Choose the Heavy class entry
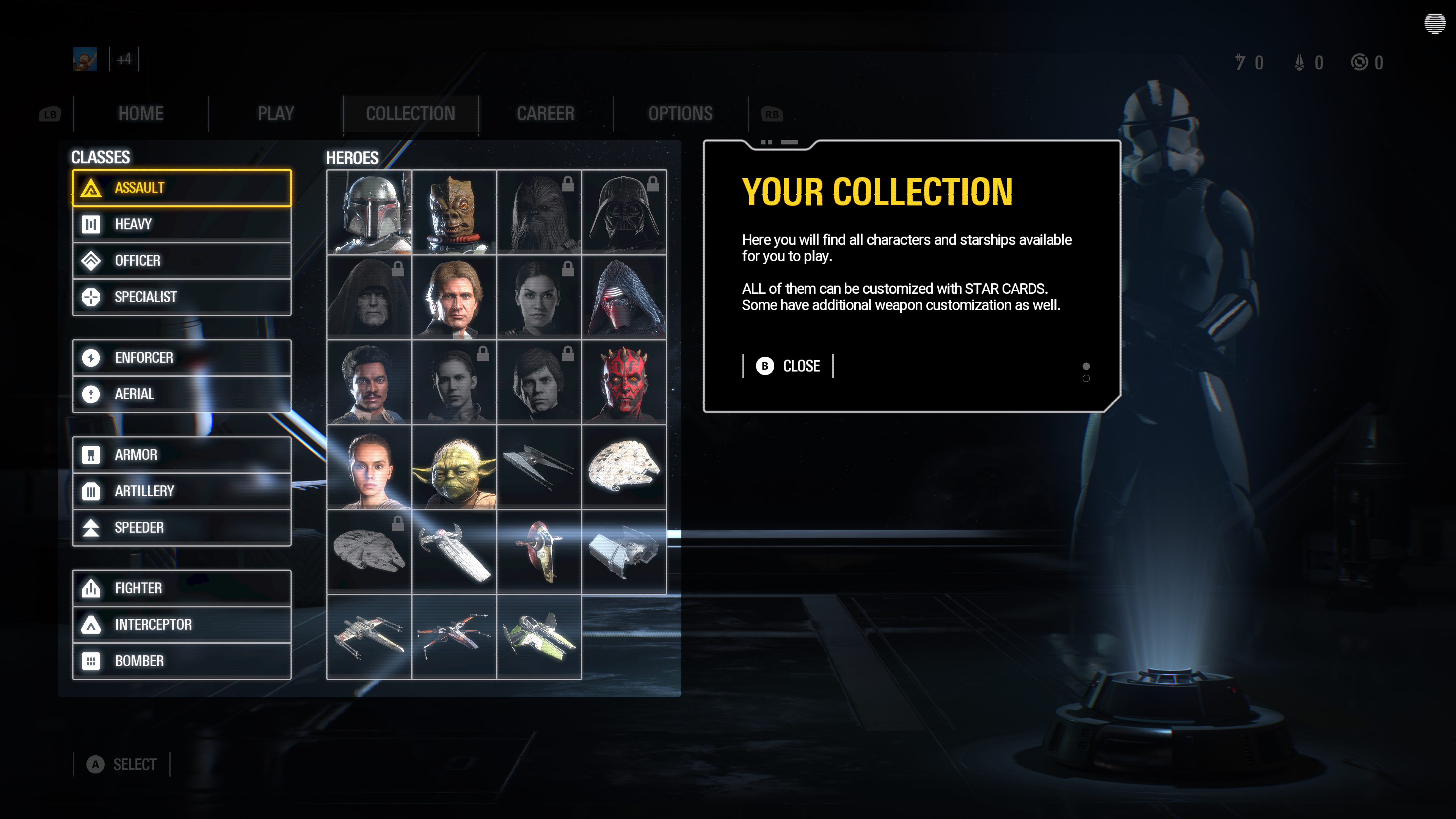1456x819 pixels. point(182,224)
